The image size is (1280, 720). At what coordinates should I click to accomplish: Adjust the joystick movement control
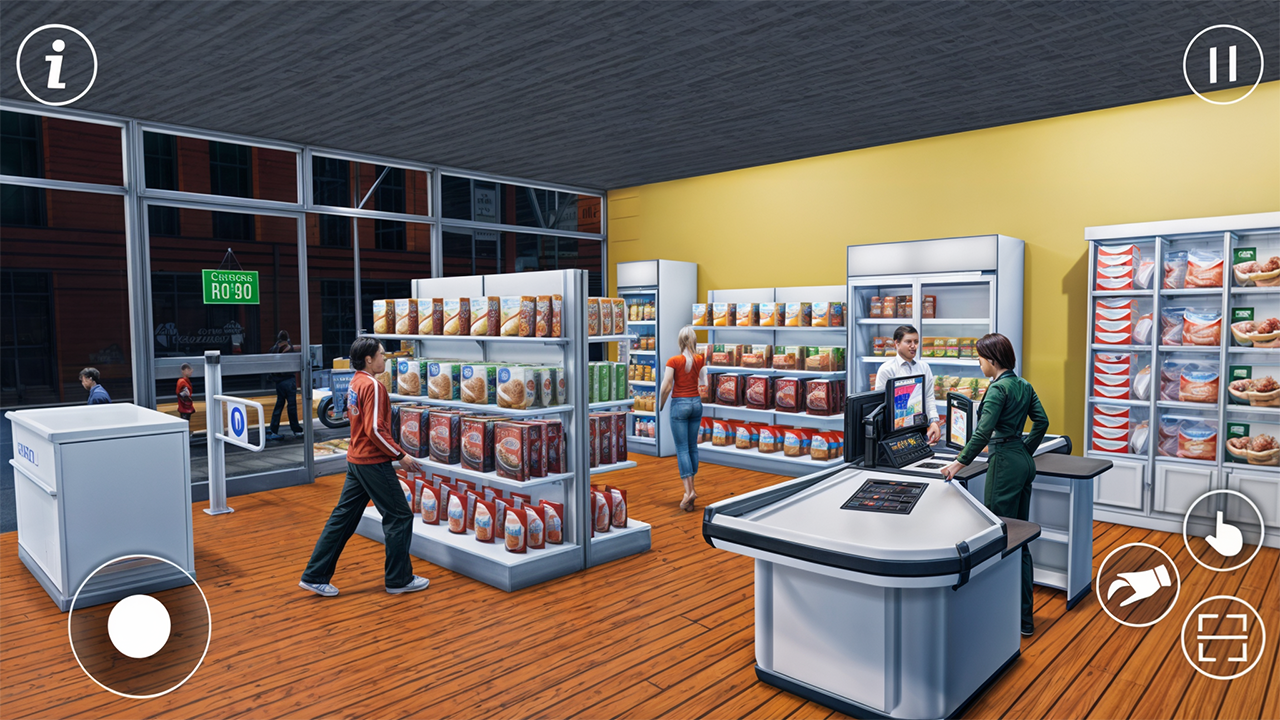140,627
